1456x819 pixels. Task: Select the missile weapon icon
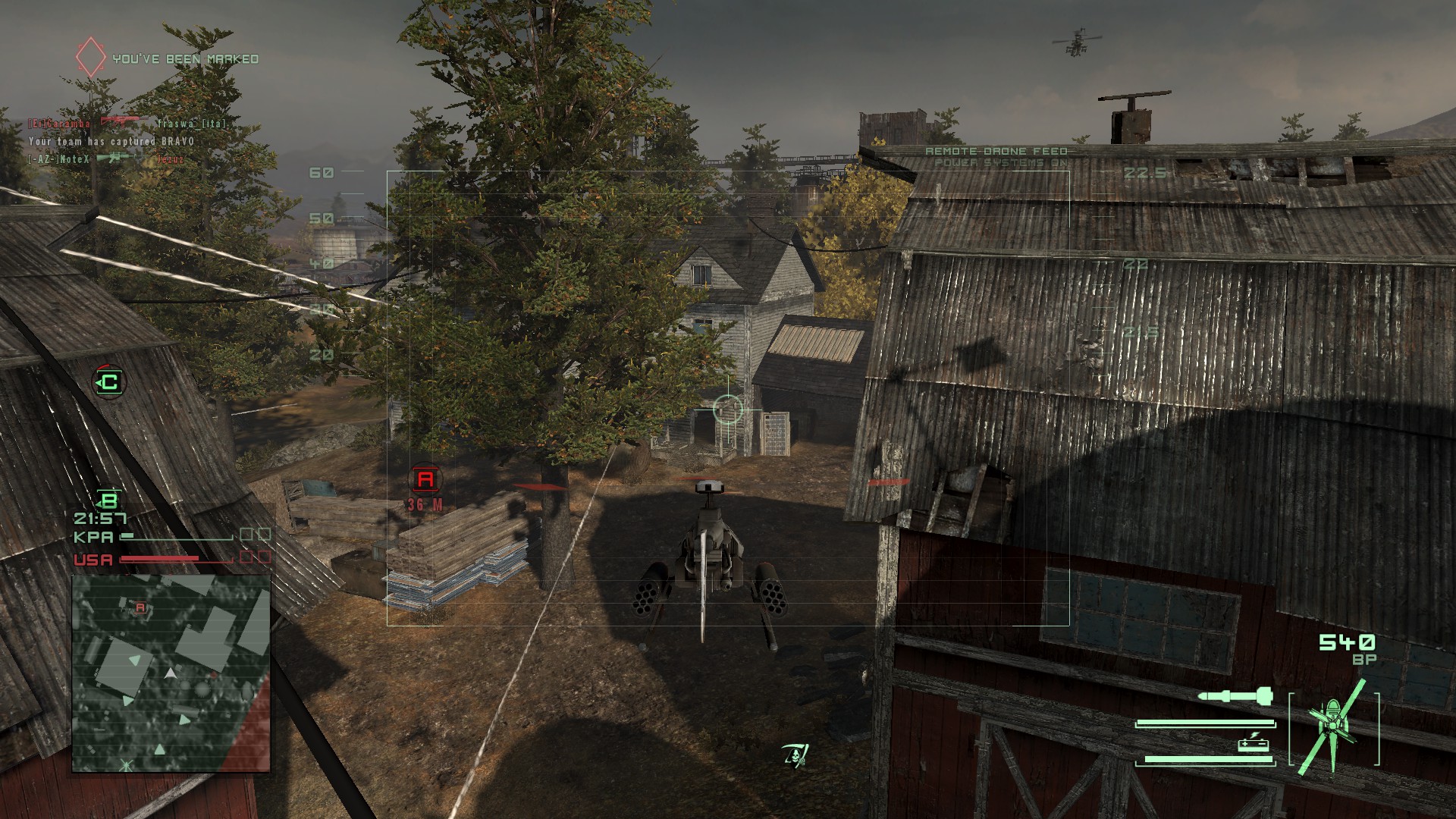point(1236,695)
